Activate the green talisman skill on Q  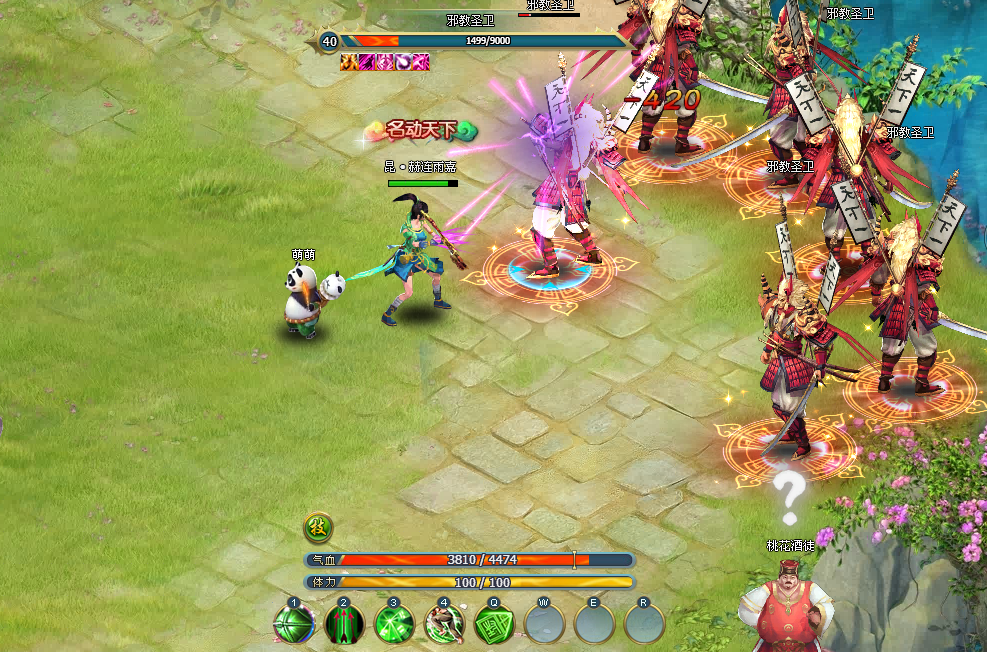[x=494, y=625]
